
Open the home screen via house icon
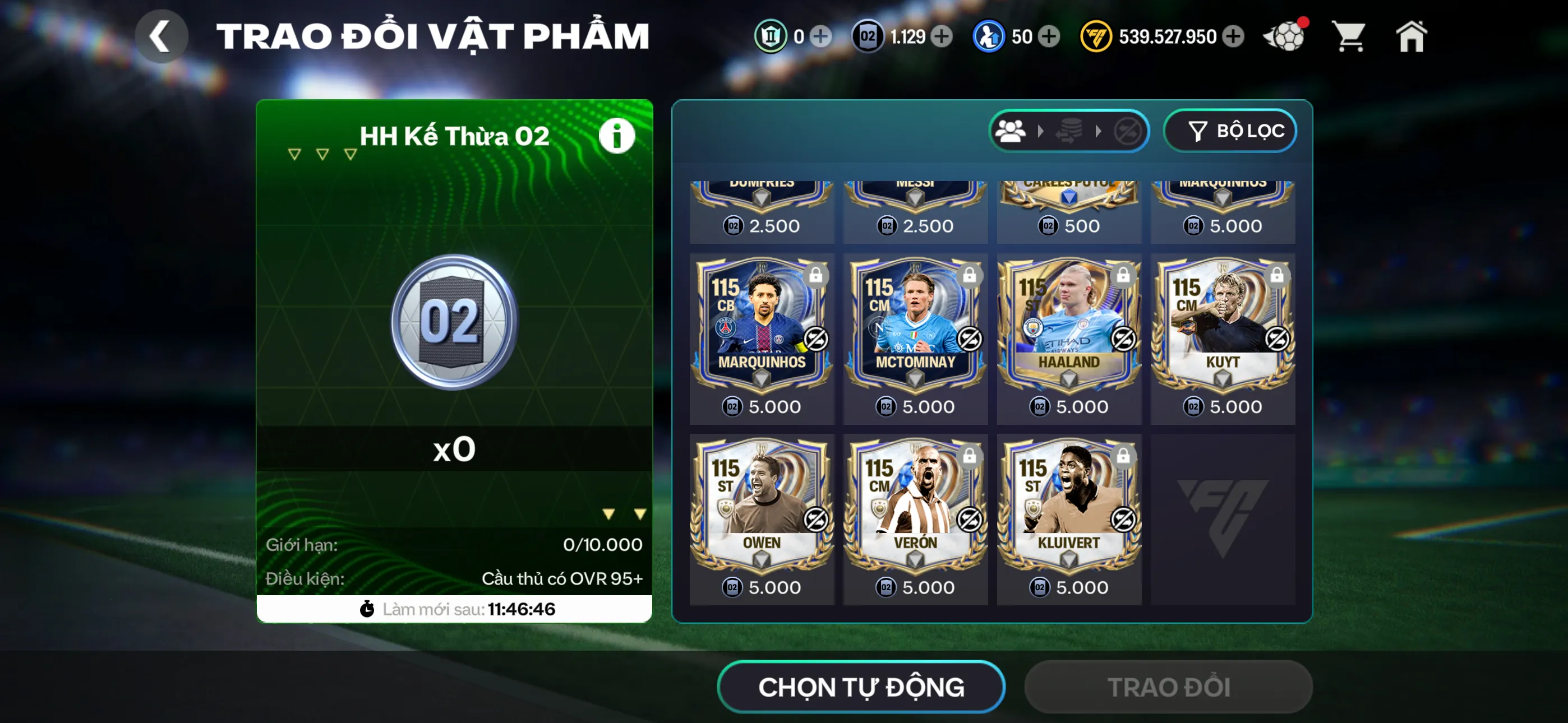1412,36
